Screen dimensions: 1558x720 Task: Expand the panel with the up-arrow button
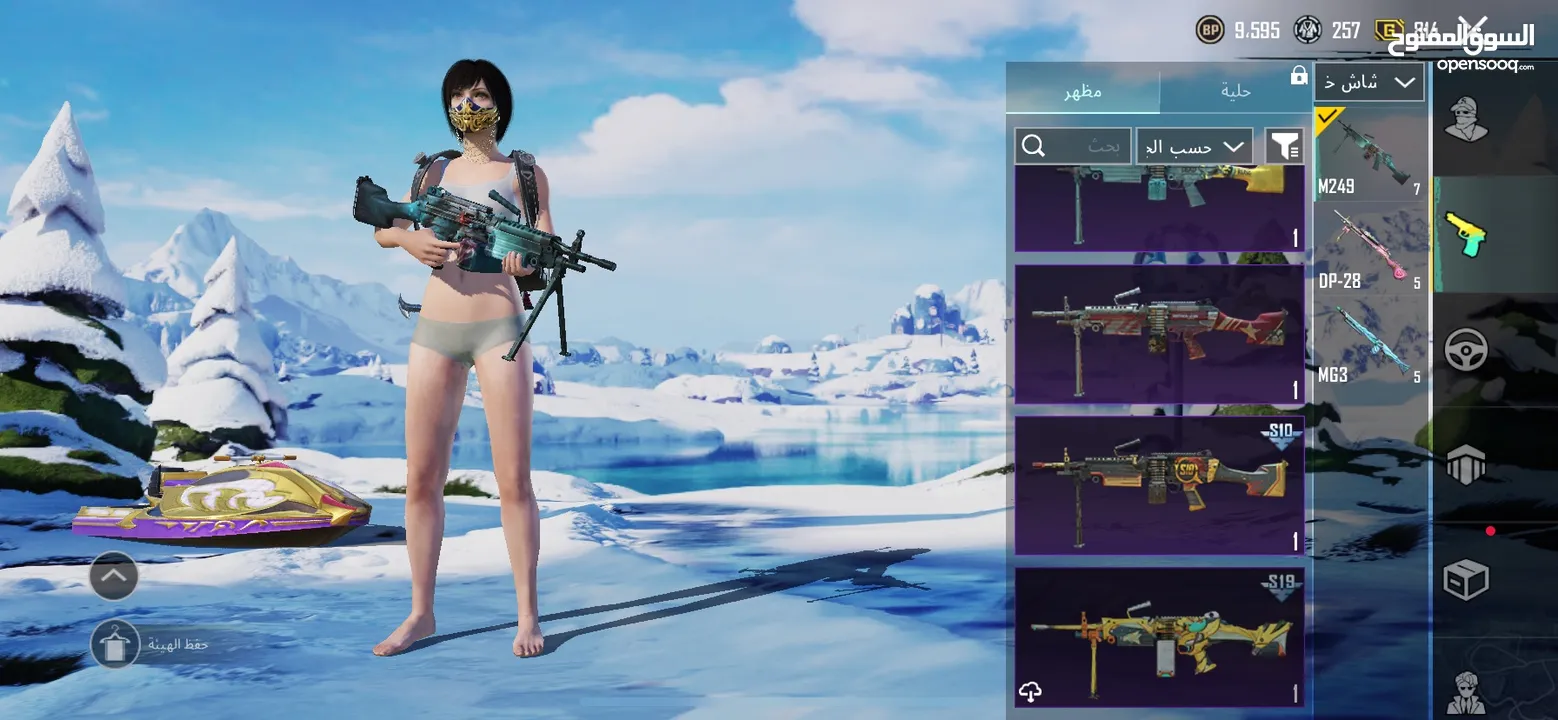point(114,576)
